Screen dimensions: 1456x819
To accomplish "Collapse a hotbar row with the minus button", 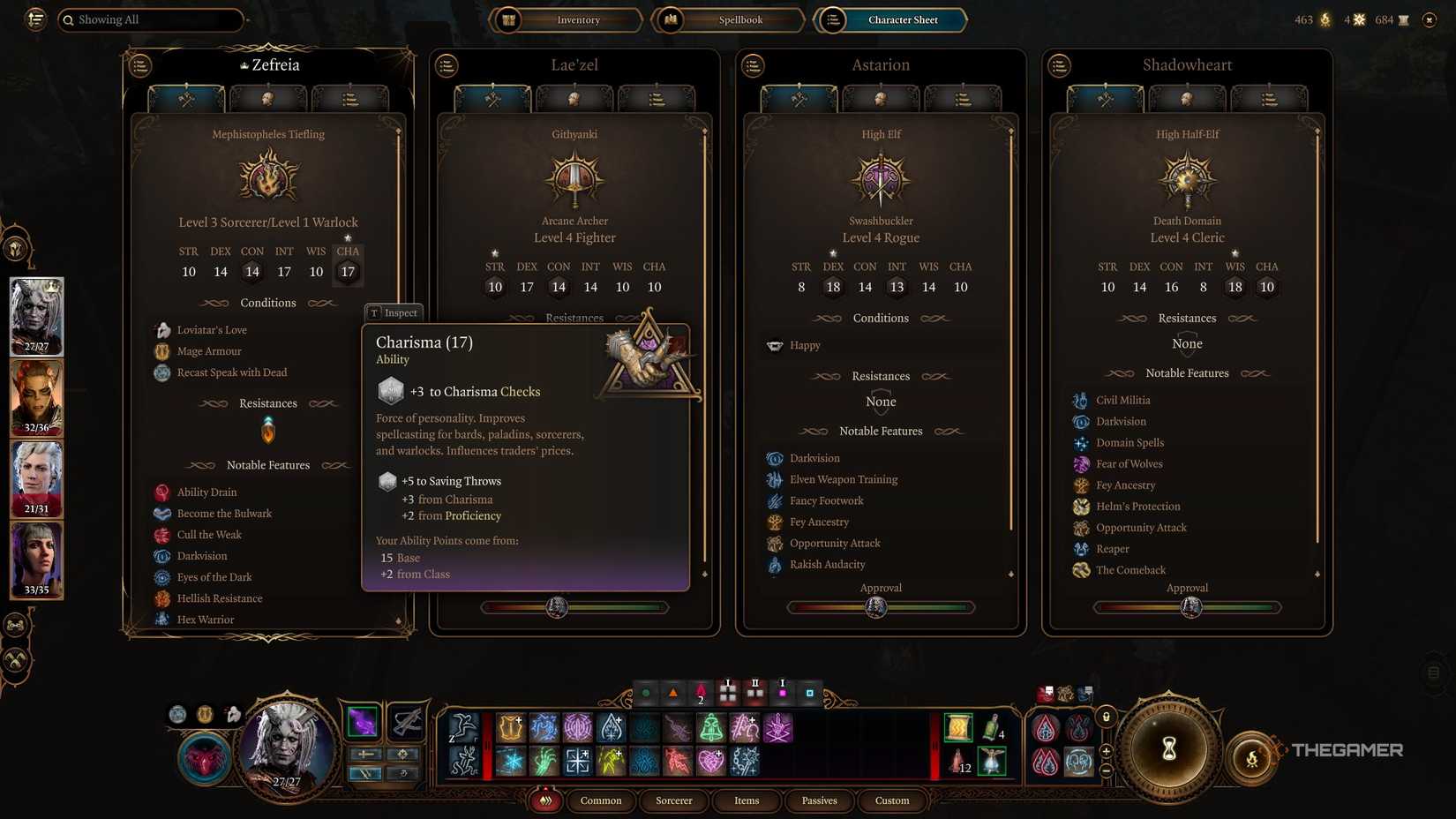I will point(1106,770).
